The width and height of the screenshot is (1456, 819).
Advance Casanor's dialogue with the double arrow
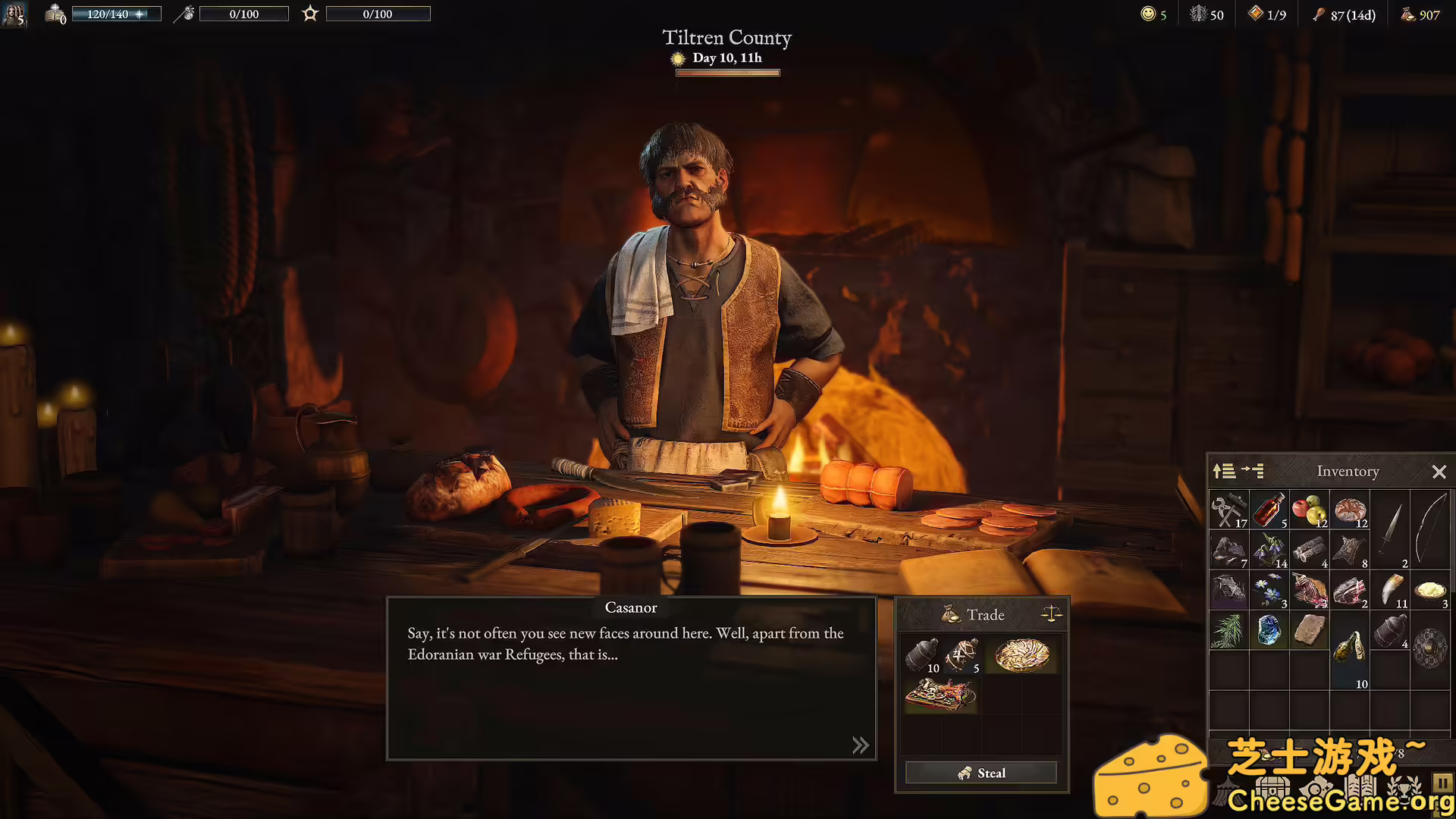pyautogui.click(x=860, y=745)
